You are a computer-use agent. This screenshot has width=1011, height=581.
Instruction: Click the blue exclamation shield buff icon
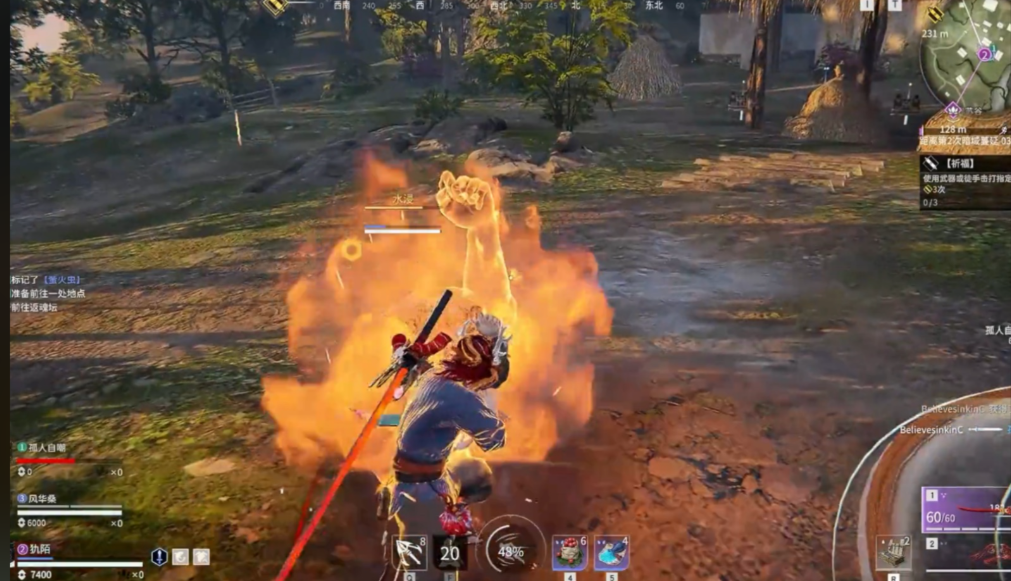point(159,557)
